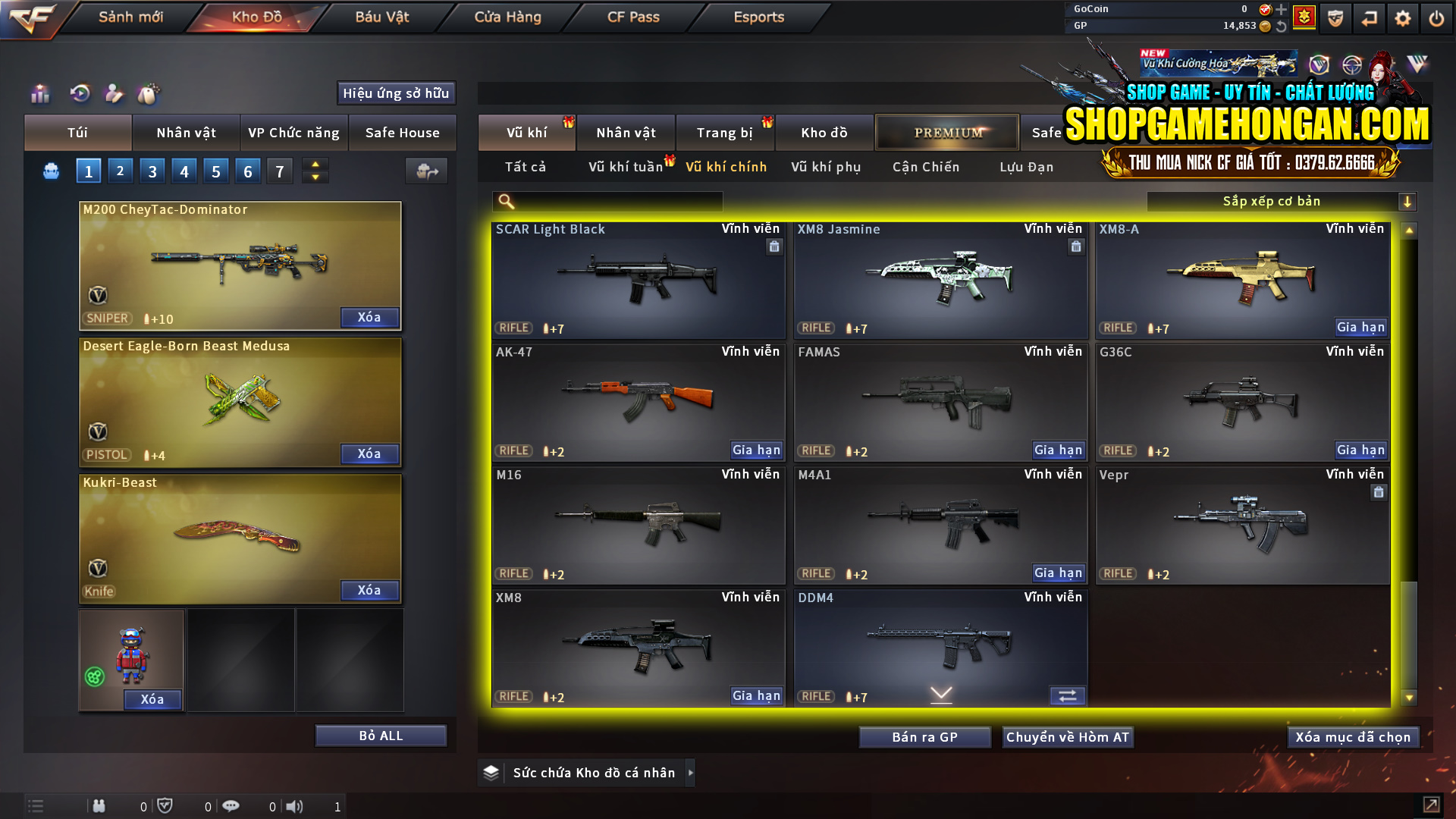Click the CF shield icon in top bar
Image resolution: width=1456 pixels, height=819 pixels.
pos(1335,17)
